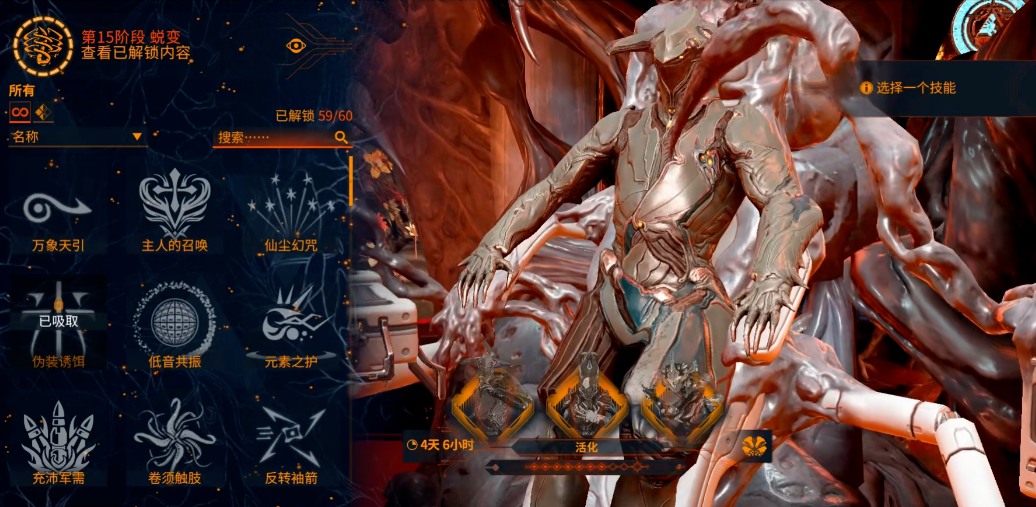Select the right Warframe portrait
1036x507 pixels.
682,399
